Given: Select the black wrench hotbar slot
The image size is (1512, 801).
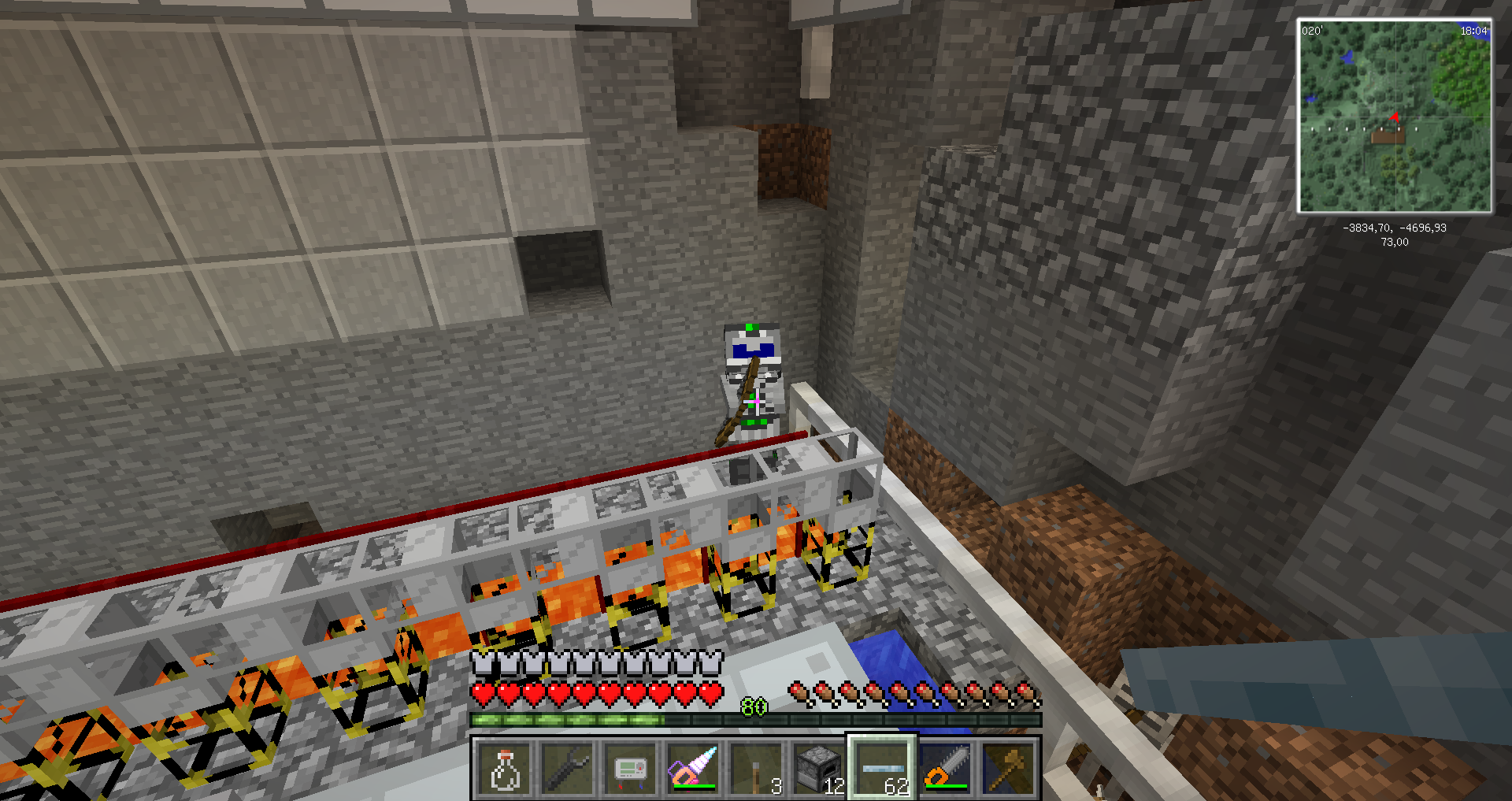Looking at the screenshot, I should (567, 769).
